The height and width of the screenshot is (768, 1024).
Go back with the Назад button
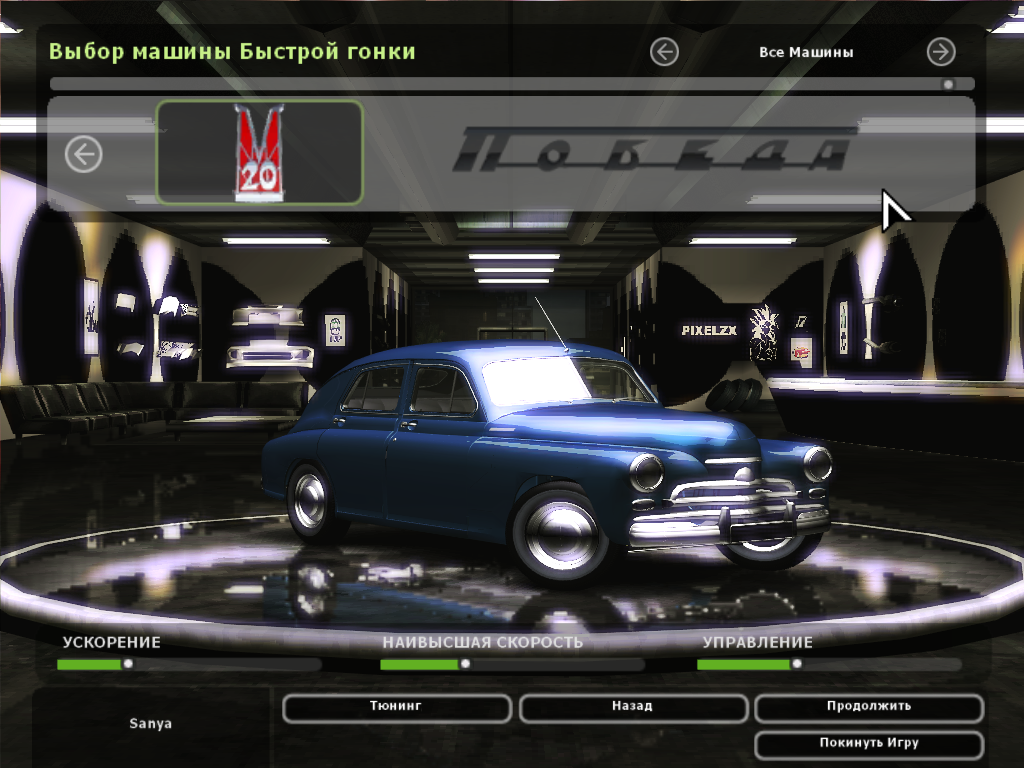pos(632,707)
